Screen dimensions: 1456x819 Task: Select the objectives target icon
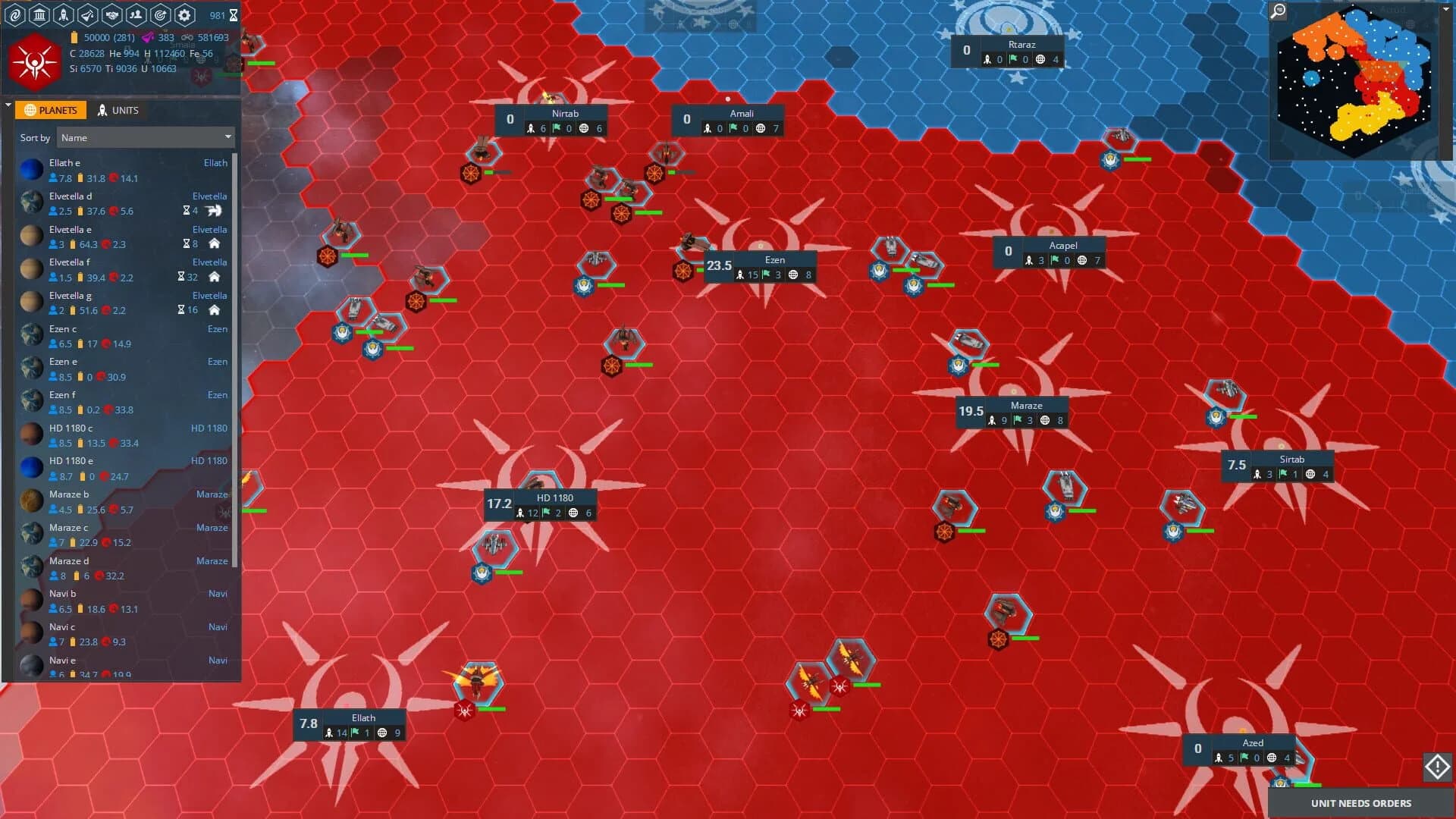coord(159,14)
